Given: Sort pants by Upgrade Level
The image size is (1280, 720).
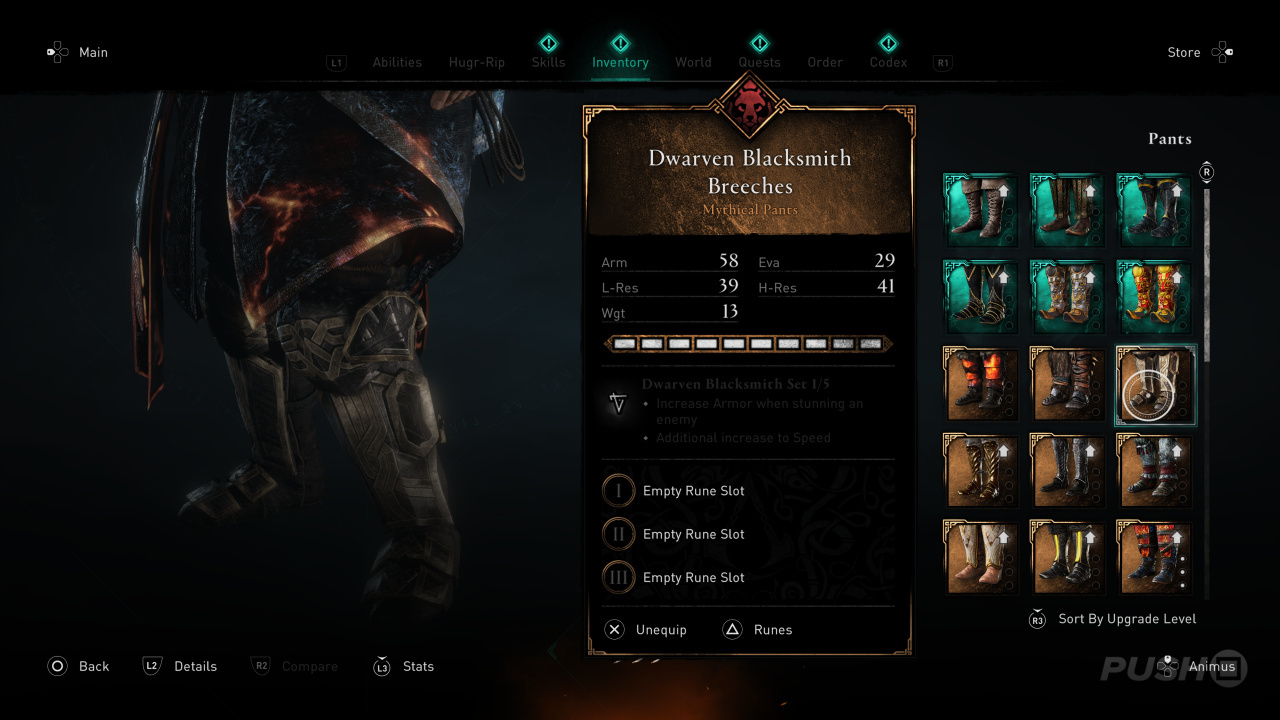Looking at the screenshot, I should coord(1126,619).
